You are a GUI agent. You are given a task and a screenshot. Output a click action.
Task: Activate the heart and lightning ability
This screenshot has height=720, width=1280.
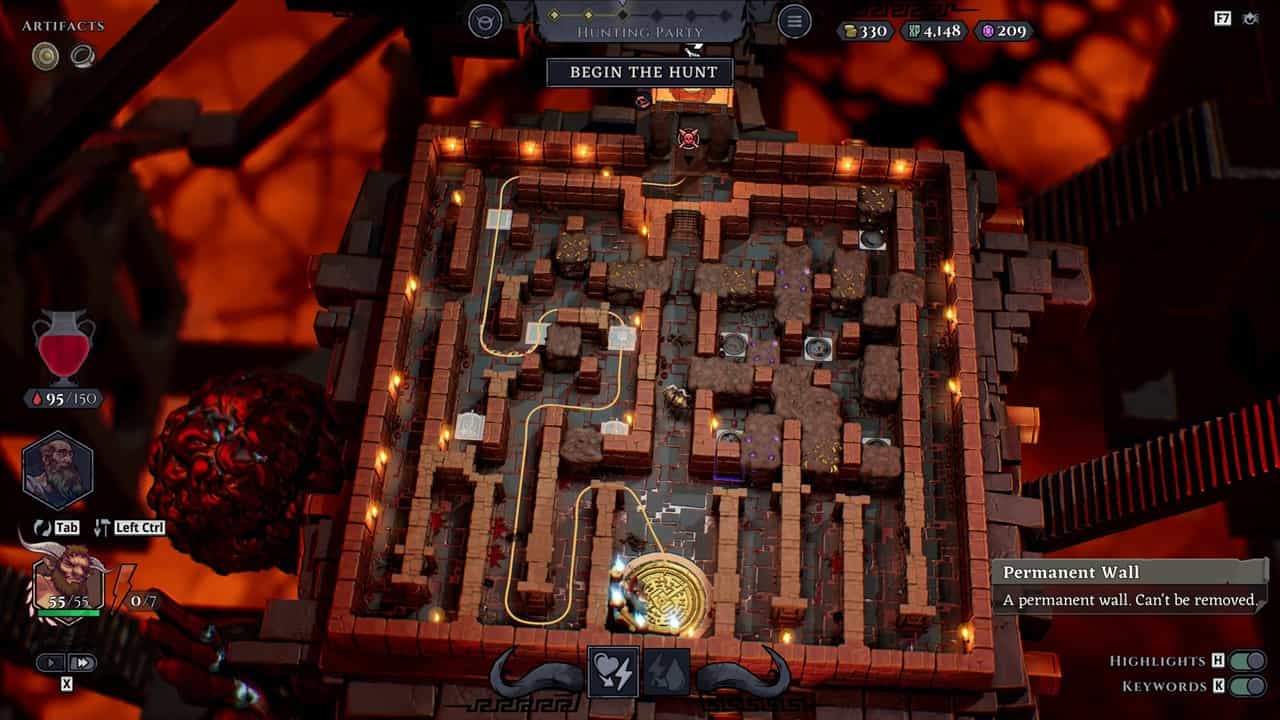tap(615, 672)
